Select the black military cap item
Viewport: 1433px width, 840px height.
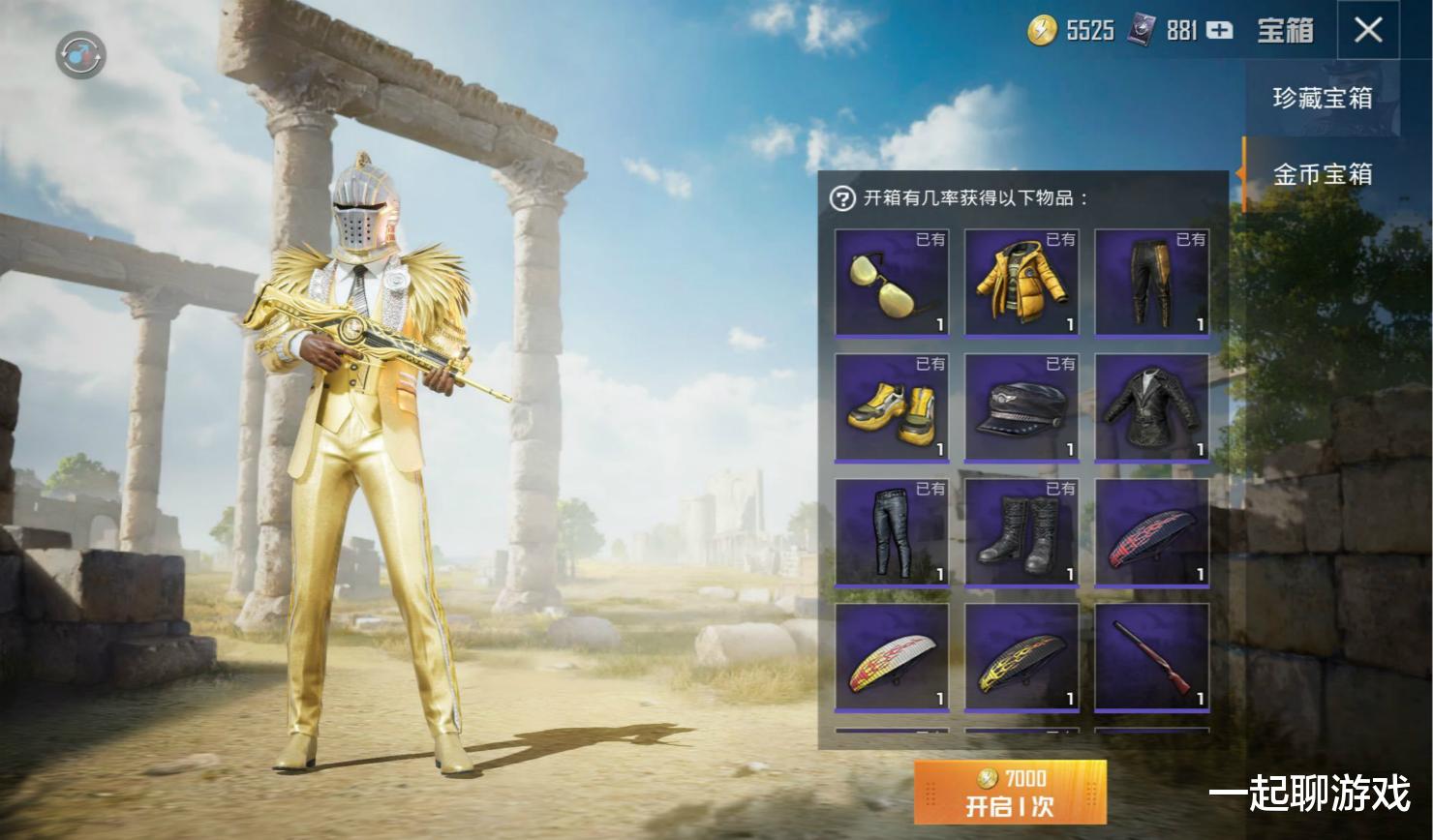click(x=1021, y=408)
